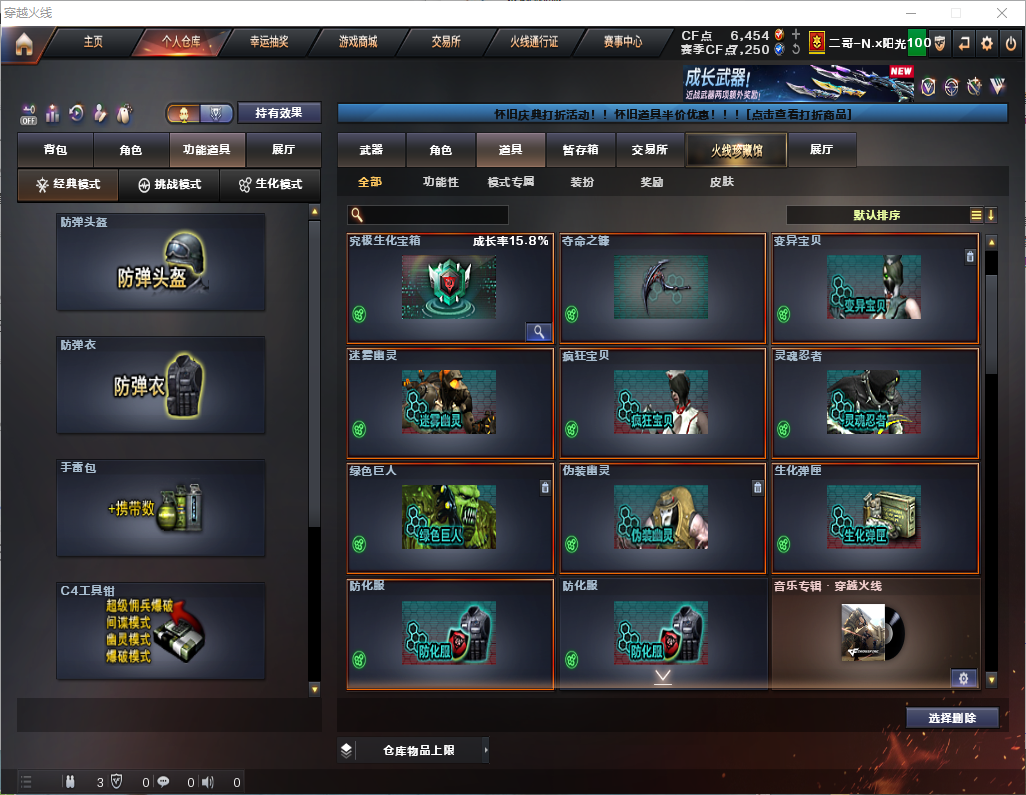The width and height of the screenshot is (1026, 795).
Task: Select the 防弹头盔 helmet slot
Action: click(161, 262)
